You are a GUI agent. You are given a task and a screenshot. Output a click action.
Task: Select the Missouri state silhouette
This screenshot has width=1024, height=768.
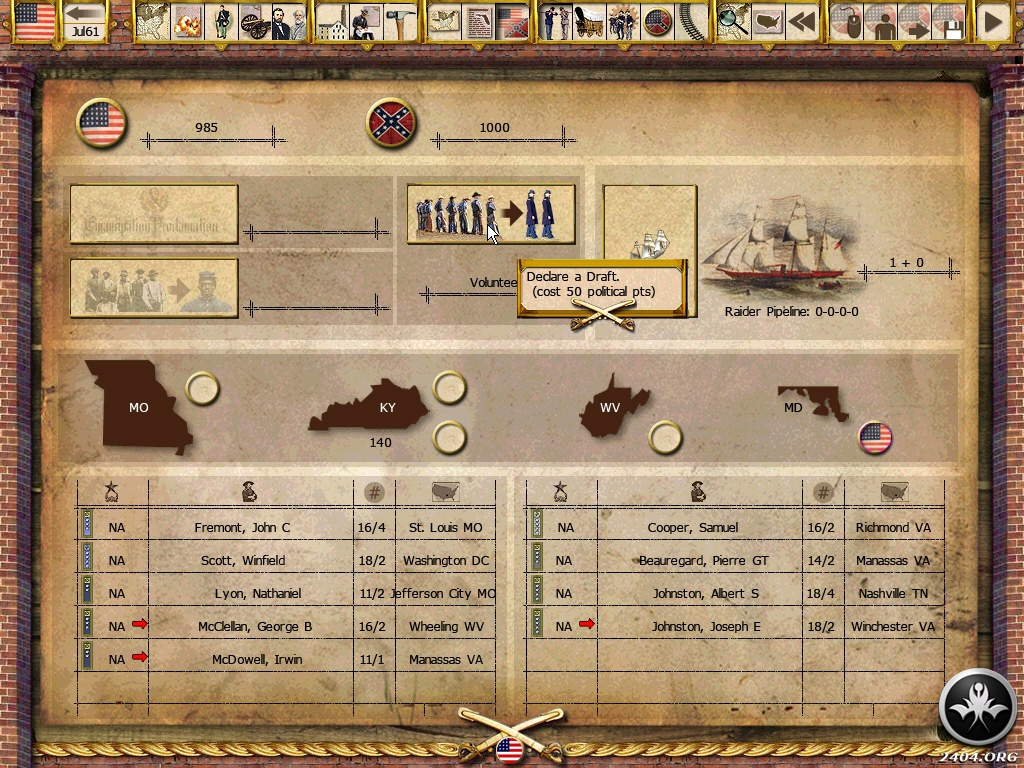(x=140, y=405)
